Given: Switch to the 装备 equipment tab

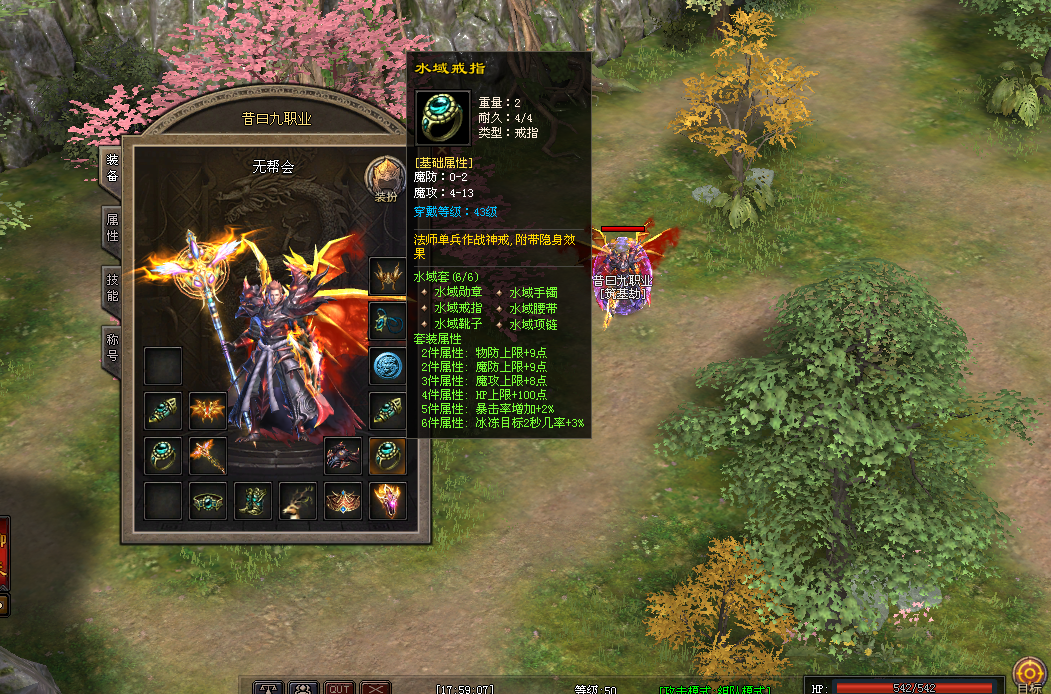Looking at the screenshot, I should point(112,167).
